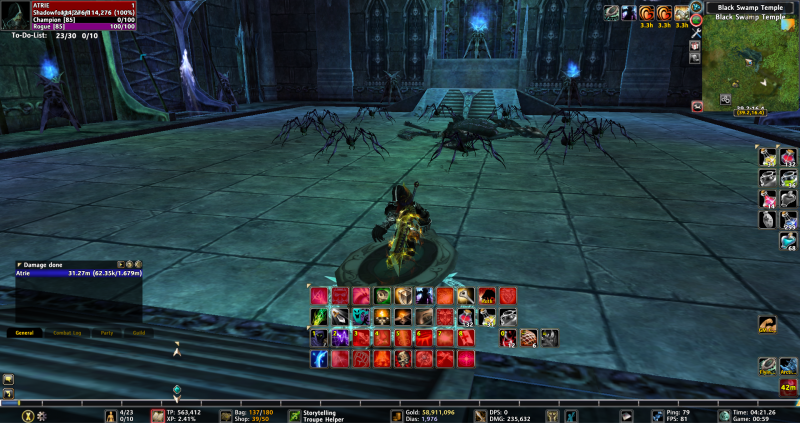Select the Party chat tab
800x423 pixels.
point(106,332)
